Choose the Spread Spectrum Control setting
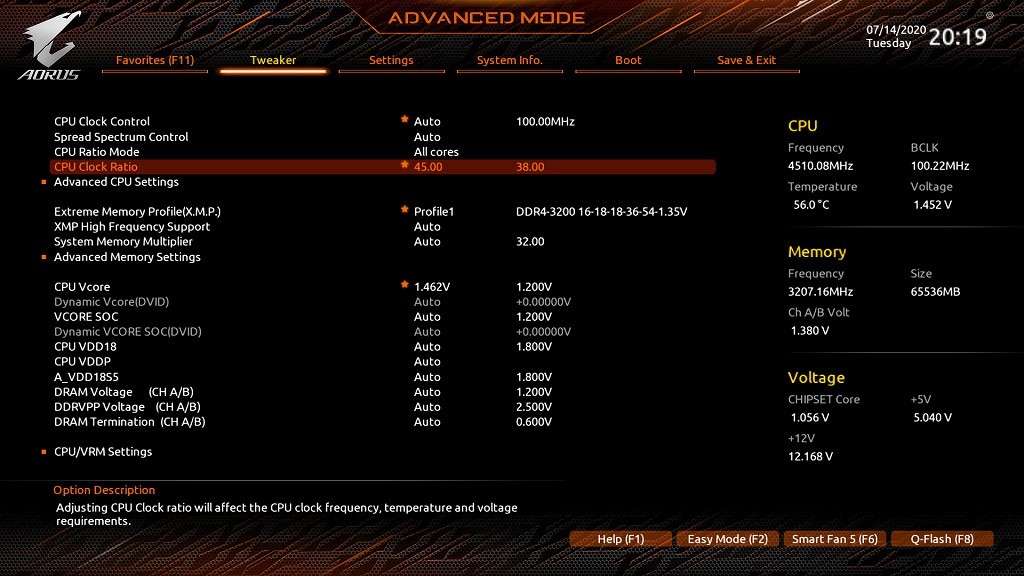The height and width of the screenshot is (576, 1024). click(121, 137)
